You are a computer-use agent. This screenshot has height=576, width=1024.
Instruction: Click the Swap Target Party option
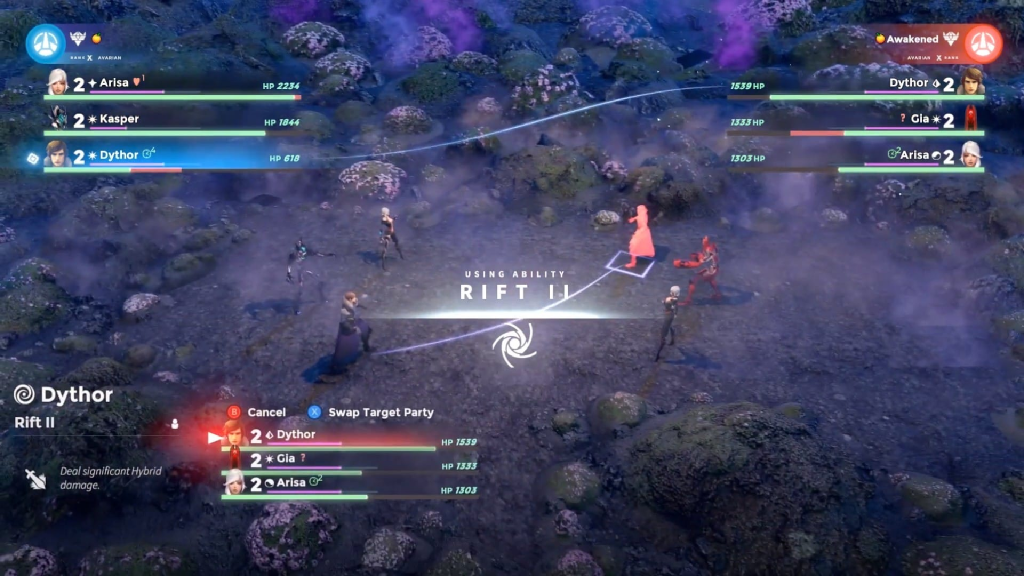(x=372, y=412)
